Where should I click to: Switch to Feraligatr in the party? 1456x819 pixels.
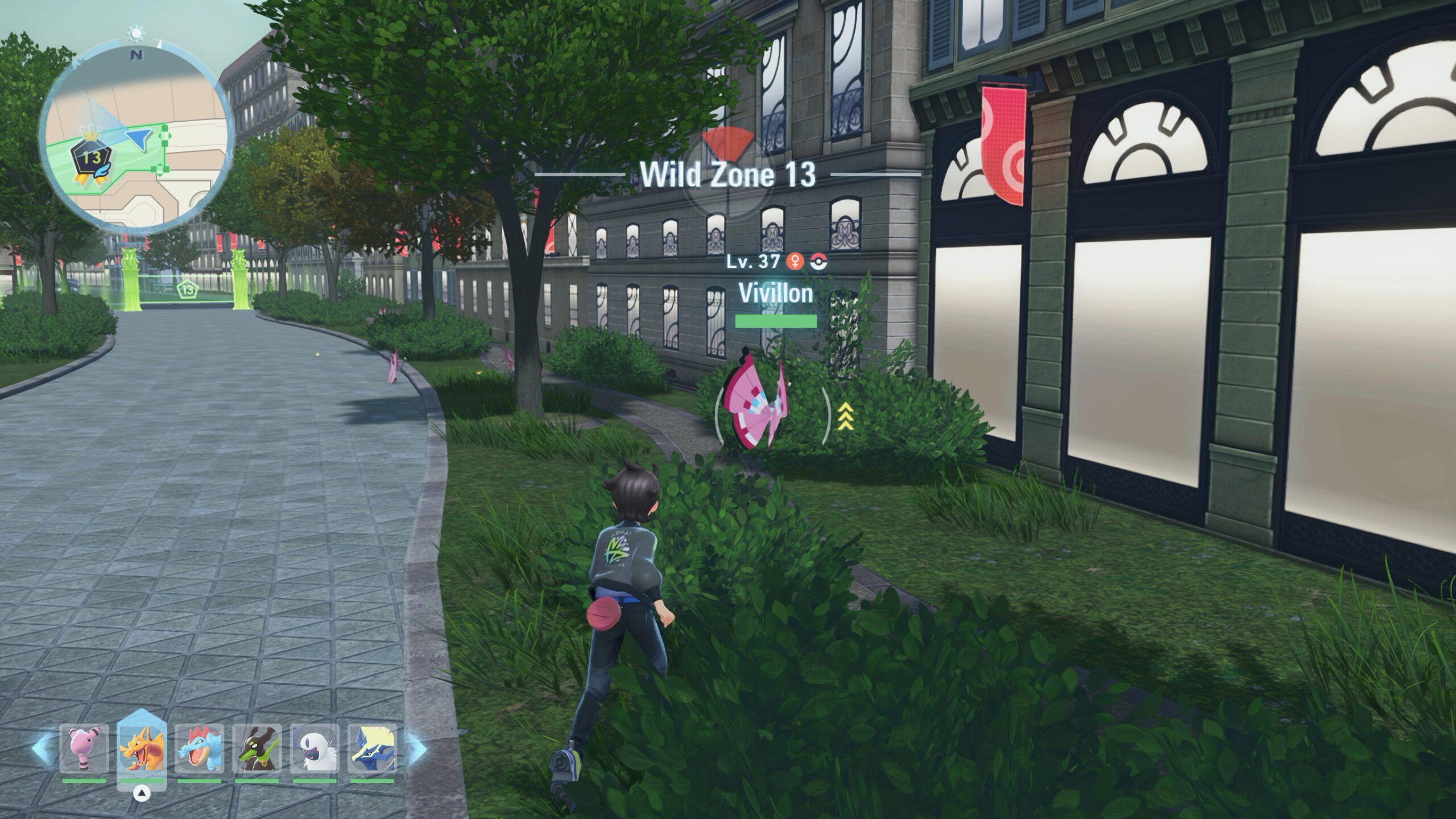(199, 748)
